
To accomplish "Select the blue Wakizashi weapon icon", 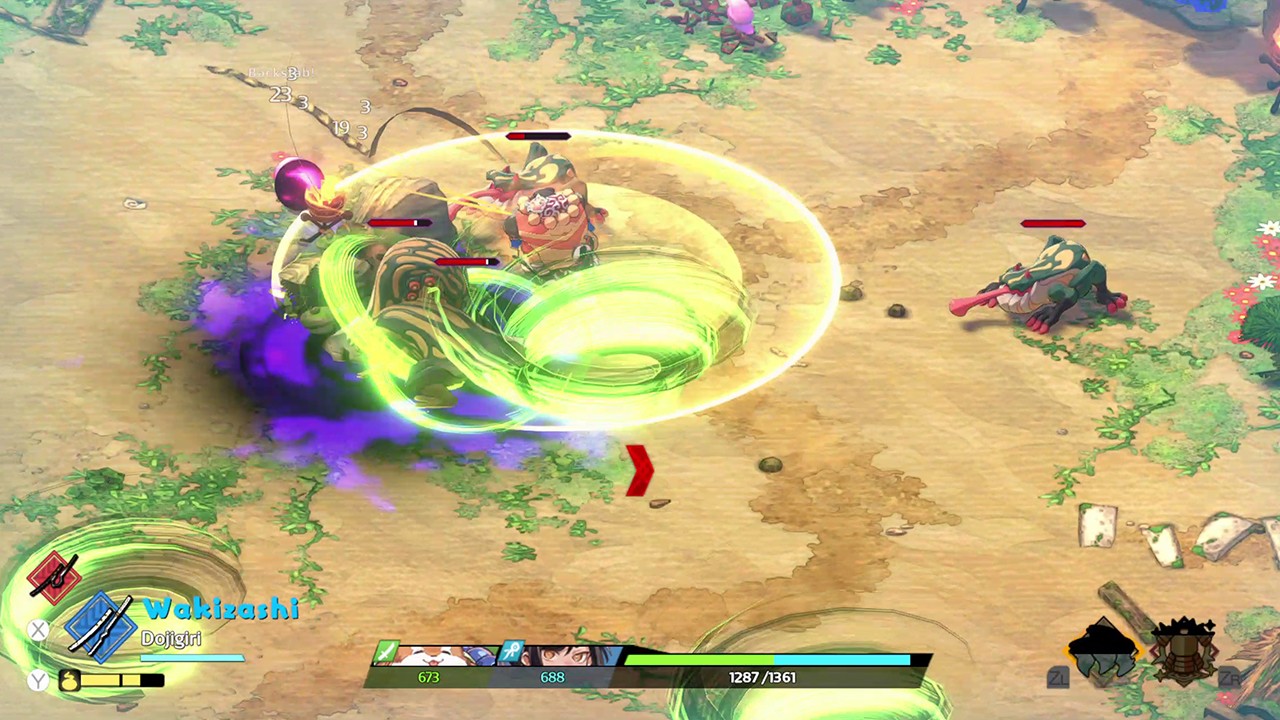I will pos(100,627).
